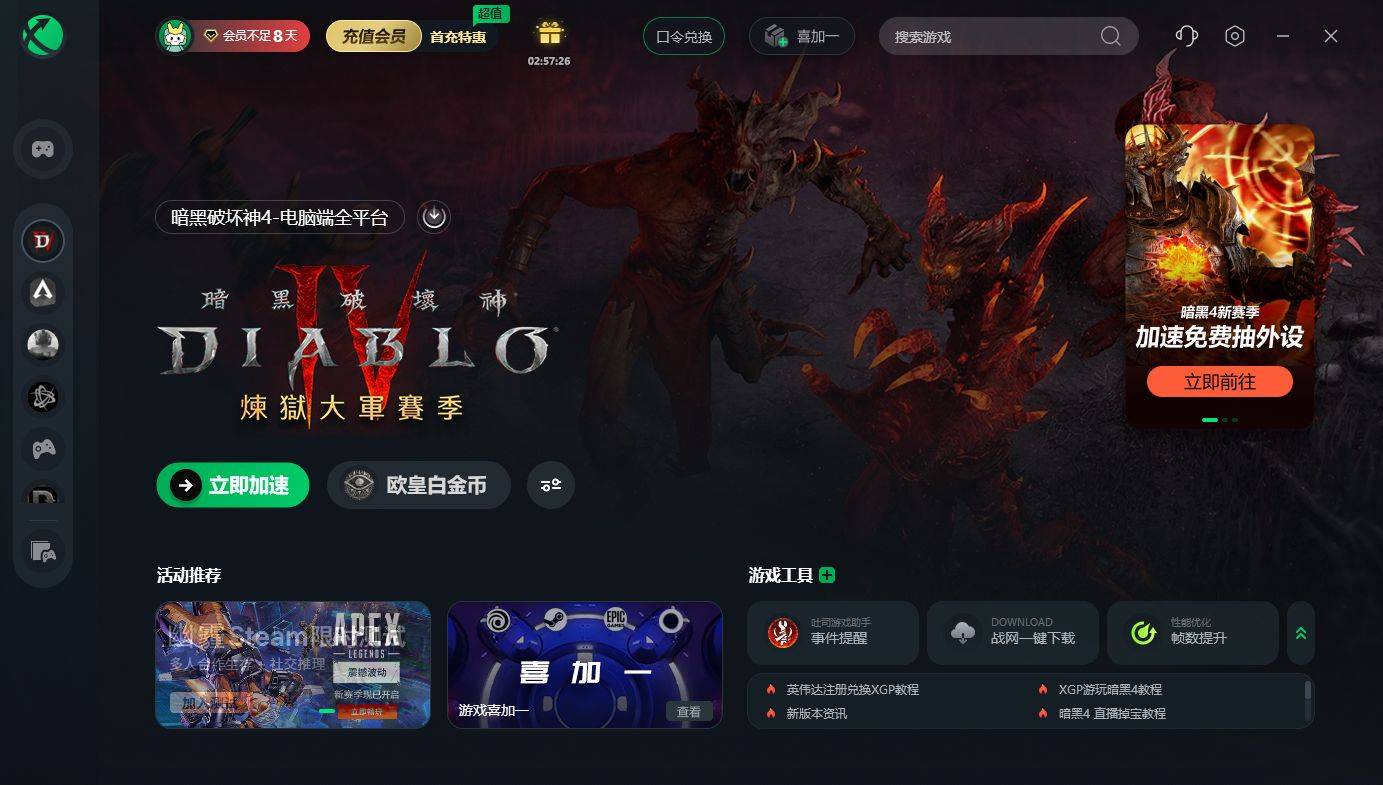1383x785 pixels.
Task: Click 查看 on the 游戏喜加一 banner
Action: point(689,712)
